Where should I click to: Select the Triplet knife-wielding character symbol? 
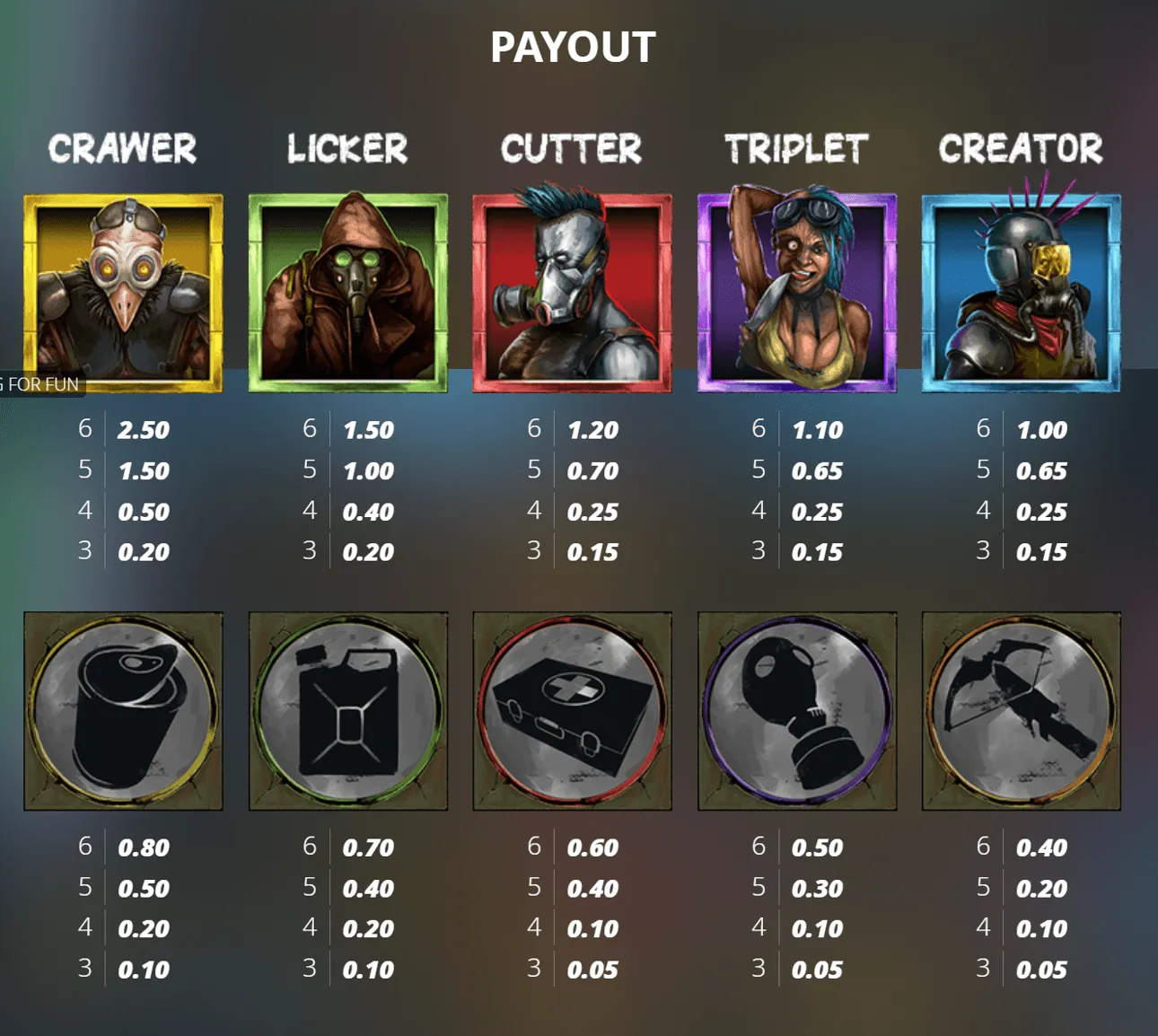[x=797, y=292]
